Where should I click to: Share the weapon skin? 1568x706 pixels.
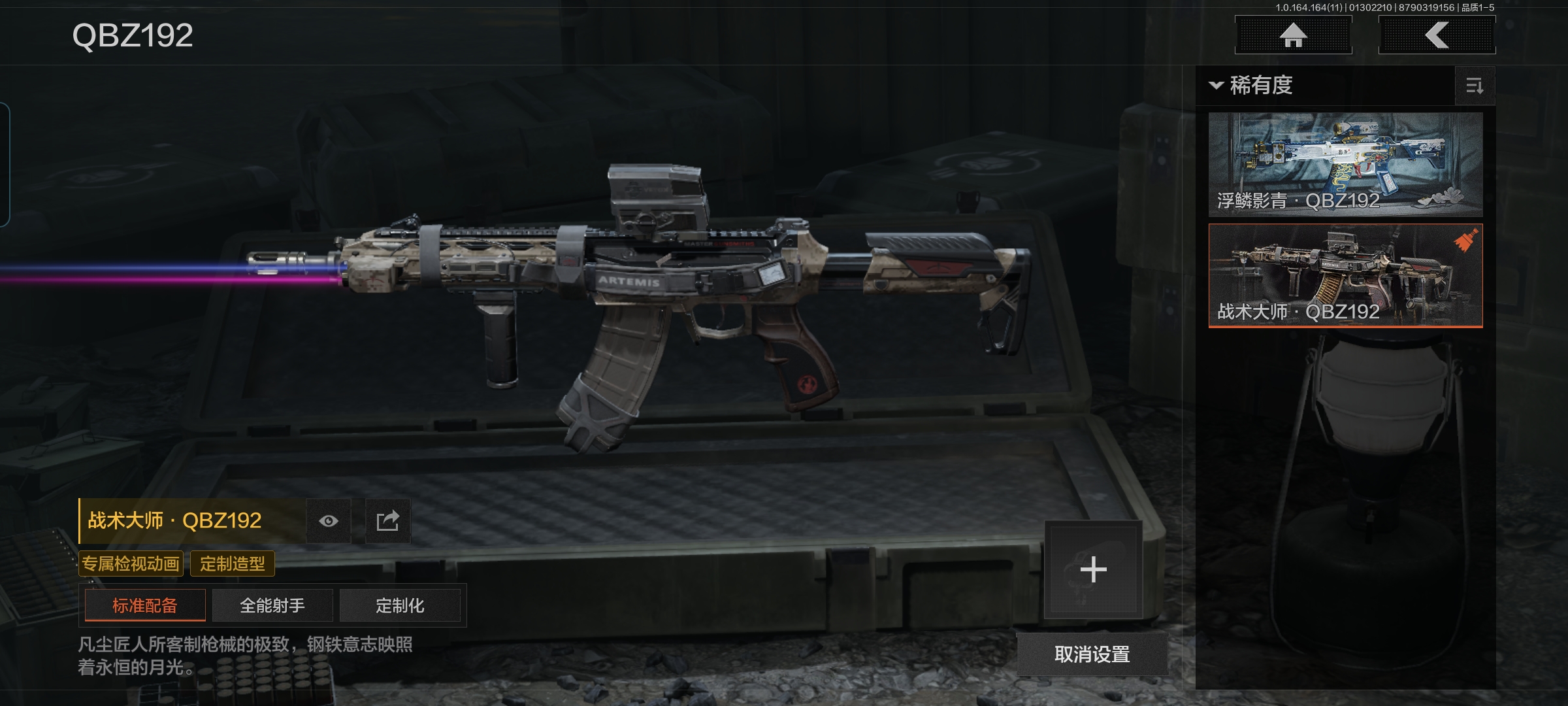387,521
